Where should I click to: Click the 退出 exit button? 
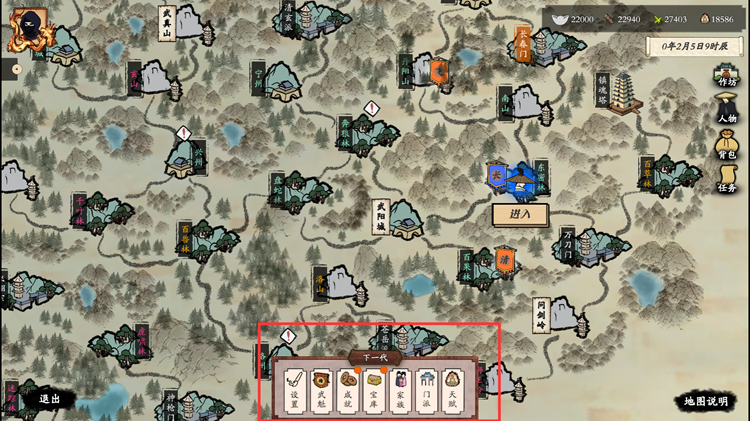pyautogui.click(x=49, y=398)
